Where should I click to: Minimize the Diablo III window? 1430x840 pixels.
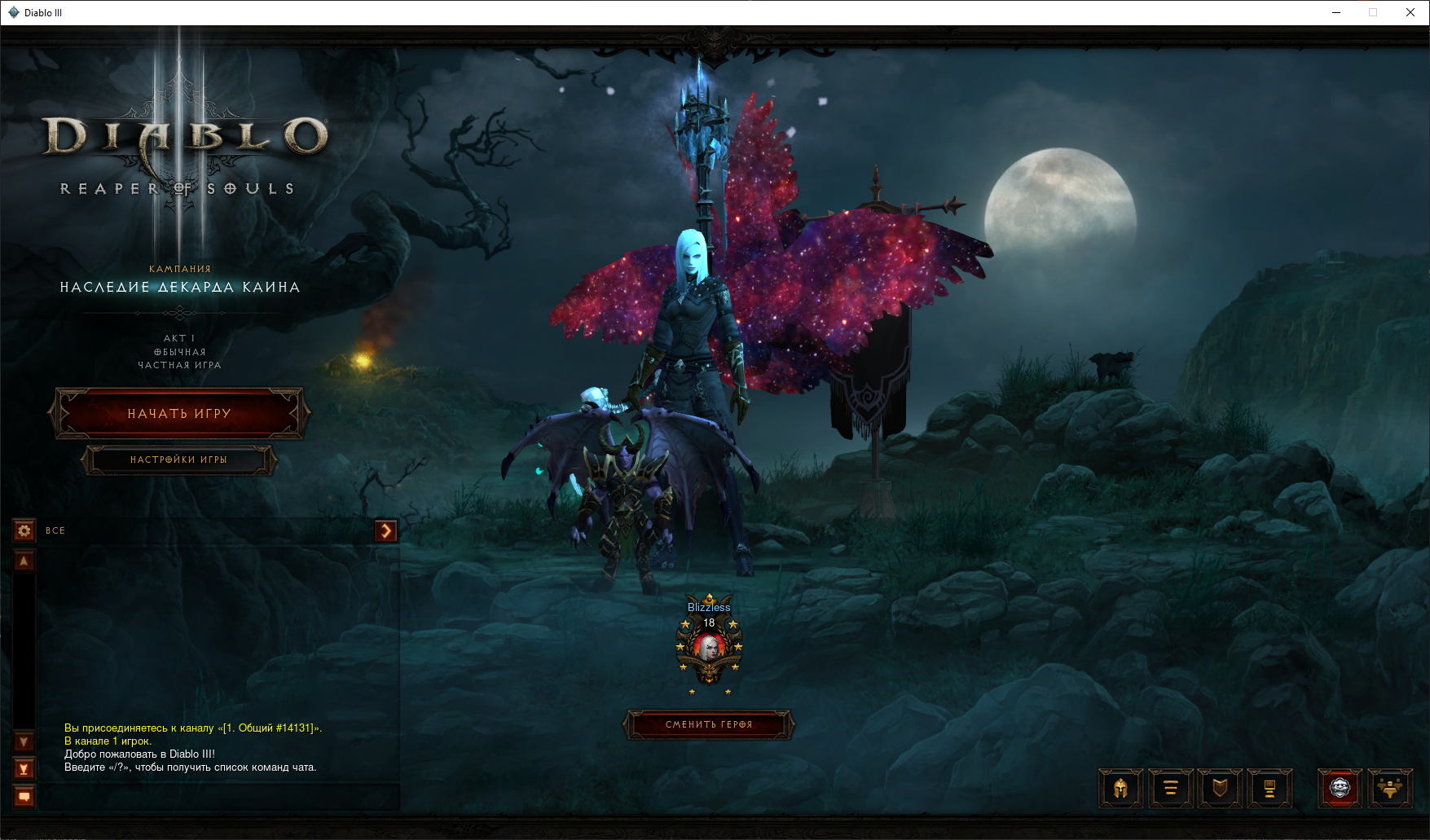1336,12
